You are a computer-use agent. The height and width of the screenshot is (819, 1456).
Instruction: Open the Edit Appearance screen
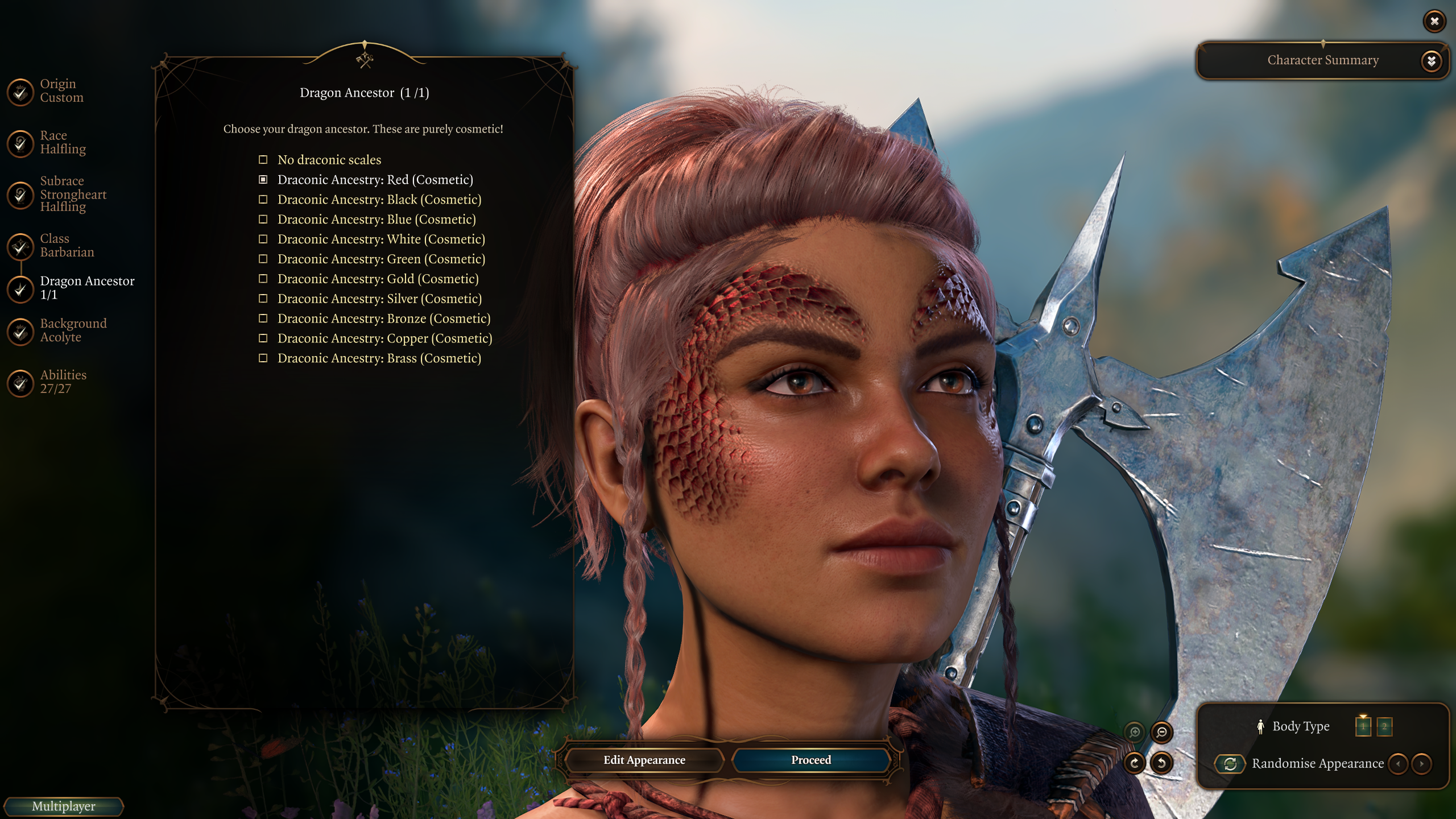click(x=644, y=760)
